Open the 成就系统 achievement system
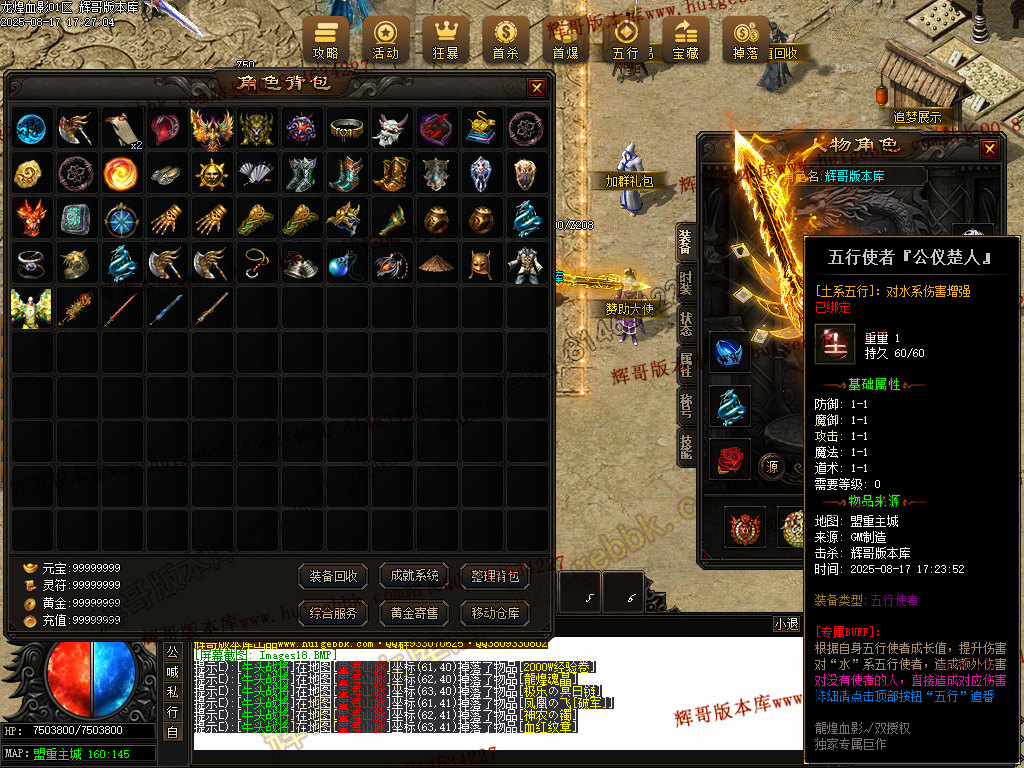 click(415, 576)
